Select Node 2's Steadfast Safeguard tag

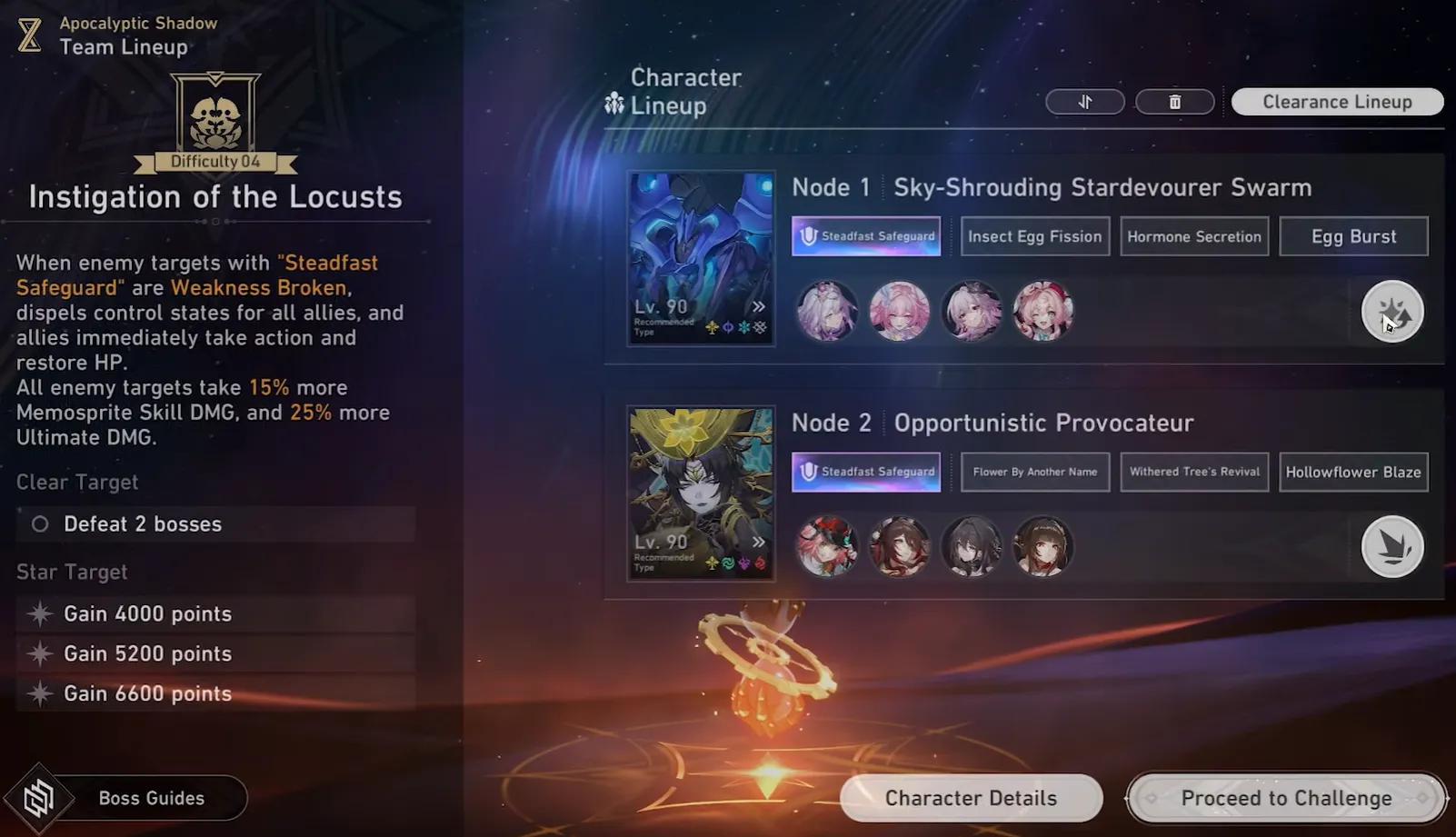865,472
